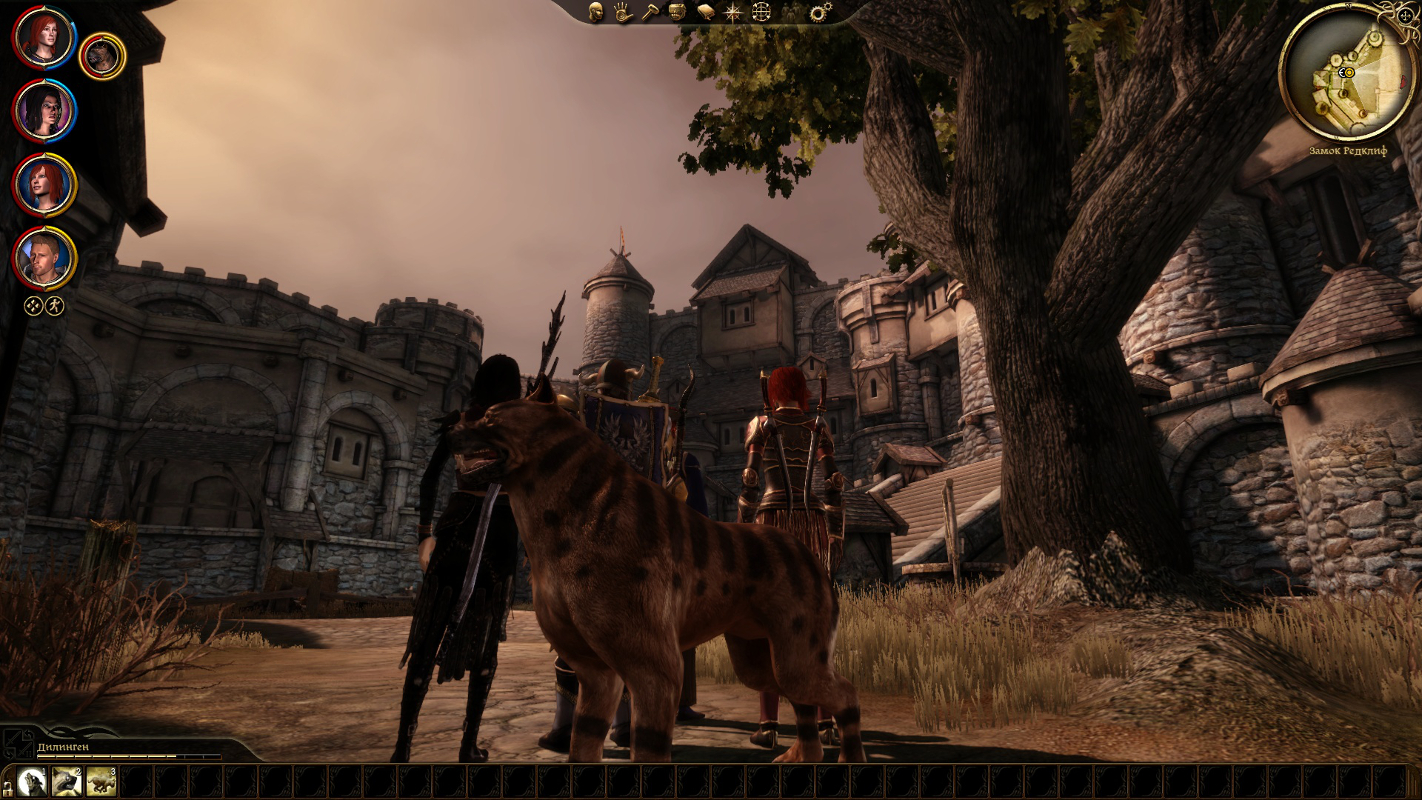Viewport: 1422px width, 800px height.
Task: Open the hammer icon menu
Action: pos(650,12)
